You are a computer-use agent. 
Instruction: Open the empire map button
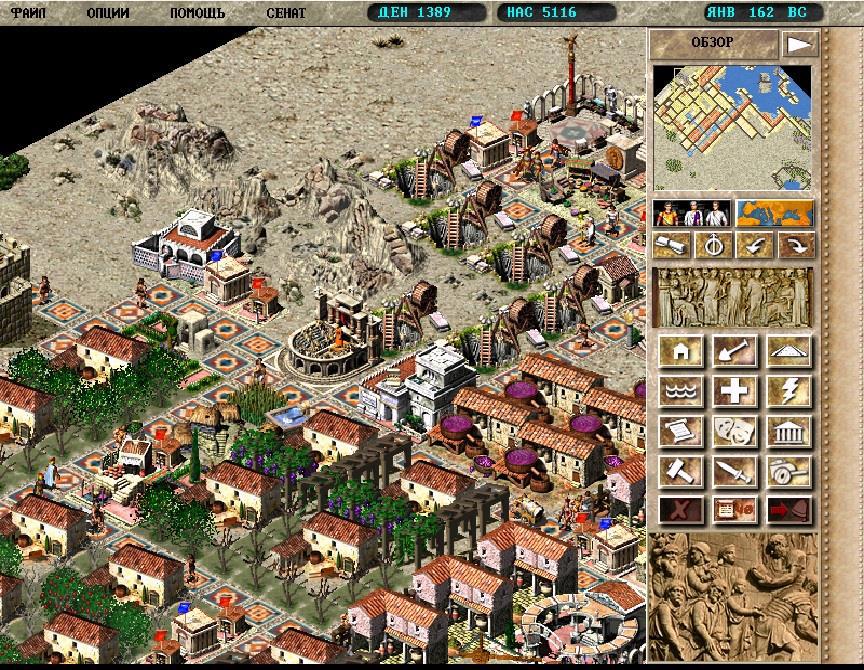pyautogui.click(x=774, y=214)
